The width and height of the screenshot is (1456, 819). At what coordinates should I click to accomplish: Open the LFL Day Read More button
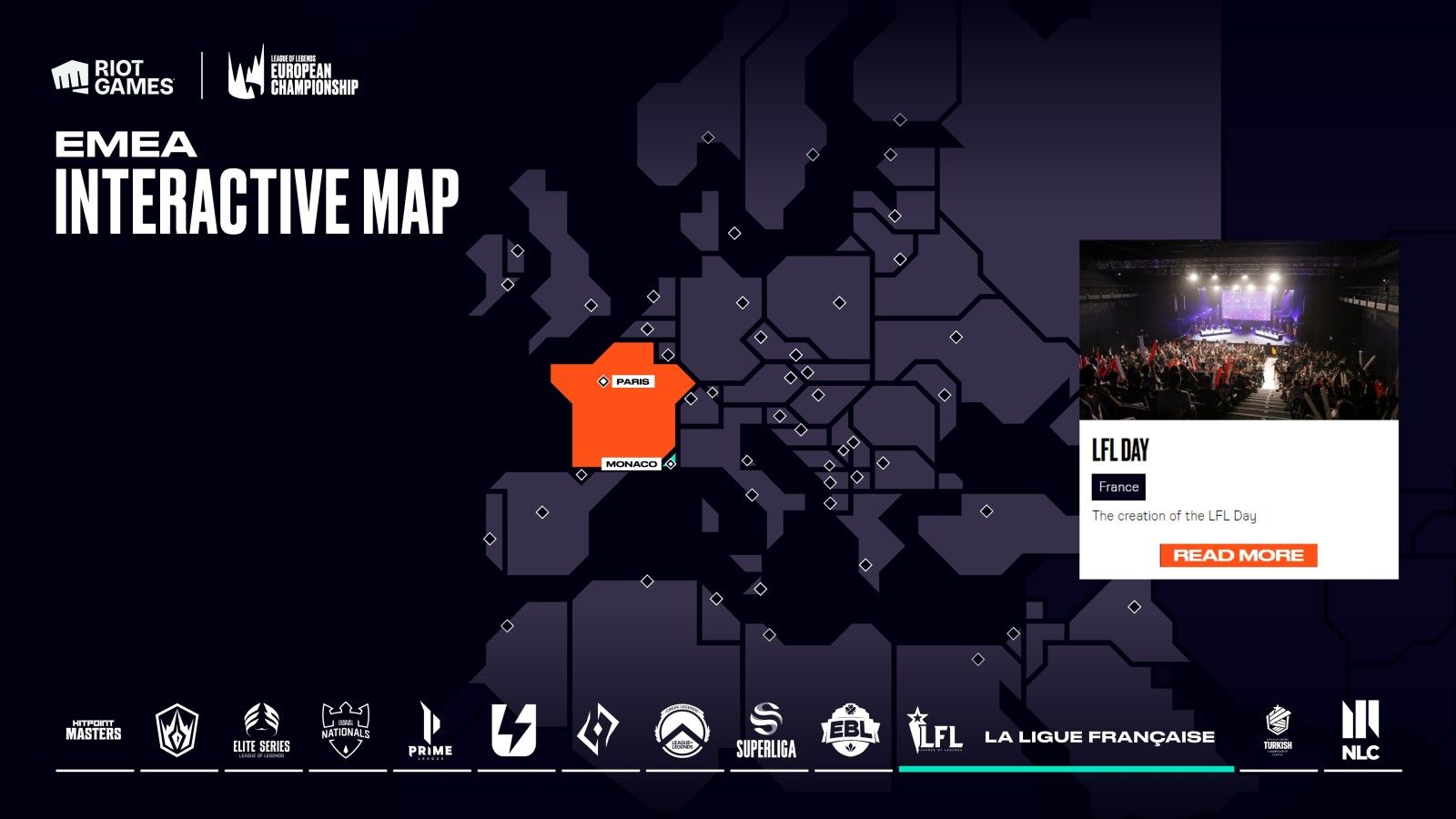1238,555
